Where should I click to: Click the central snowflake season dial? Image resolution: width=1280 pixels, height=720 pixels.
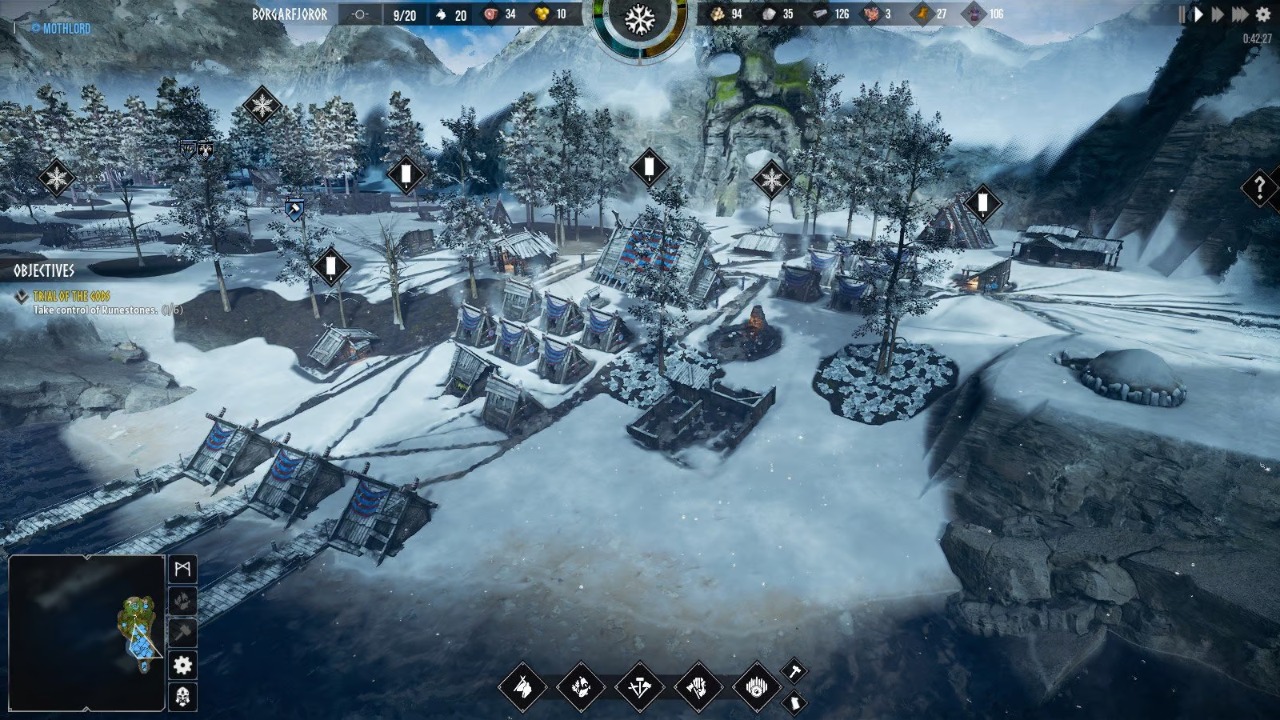640,20
